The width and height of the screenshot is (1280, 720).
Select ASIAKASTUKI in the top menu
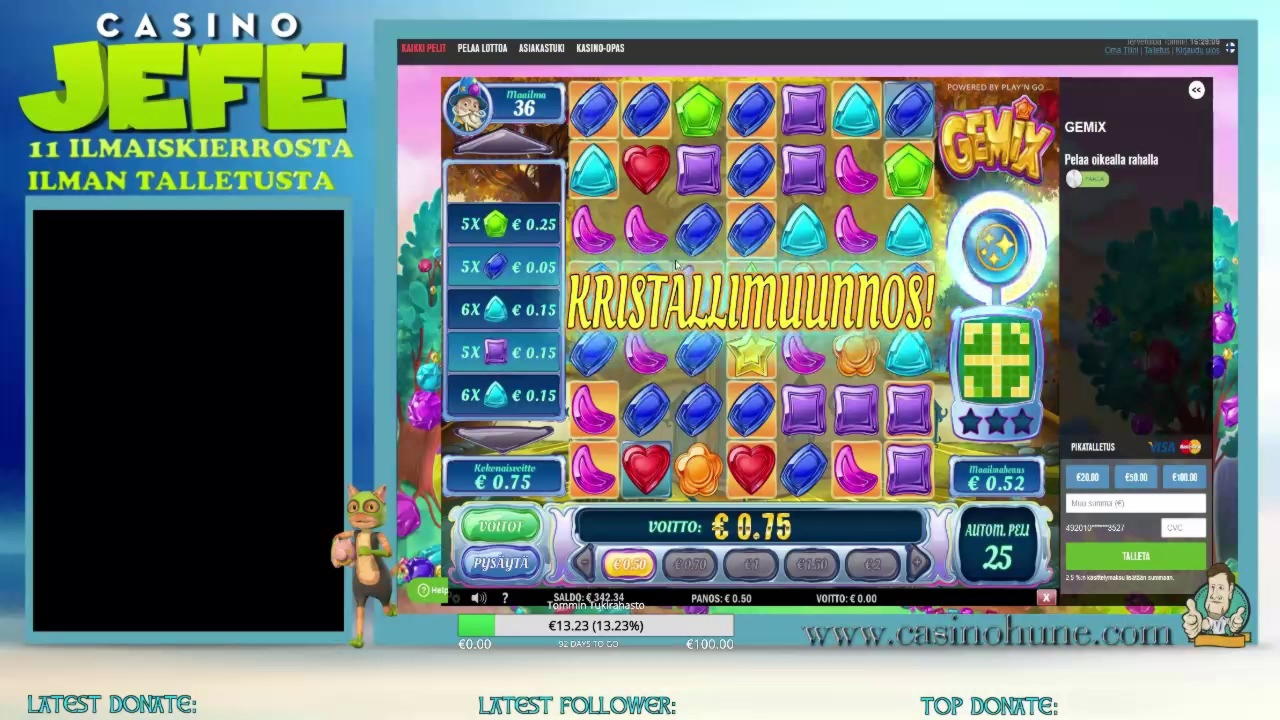(541, 47)
